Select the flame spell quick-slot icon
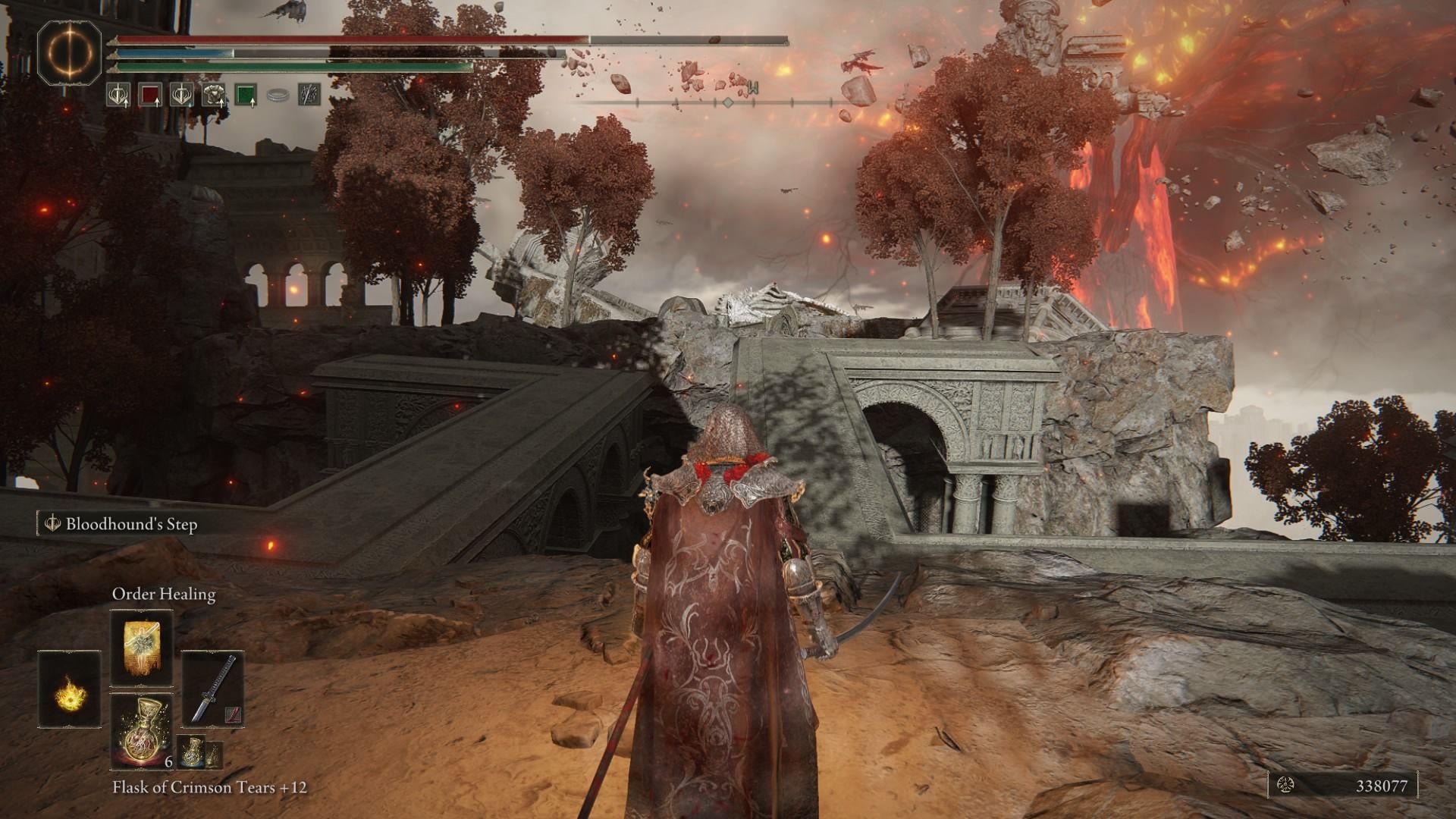1456x819 pixels. coord(68,690)
